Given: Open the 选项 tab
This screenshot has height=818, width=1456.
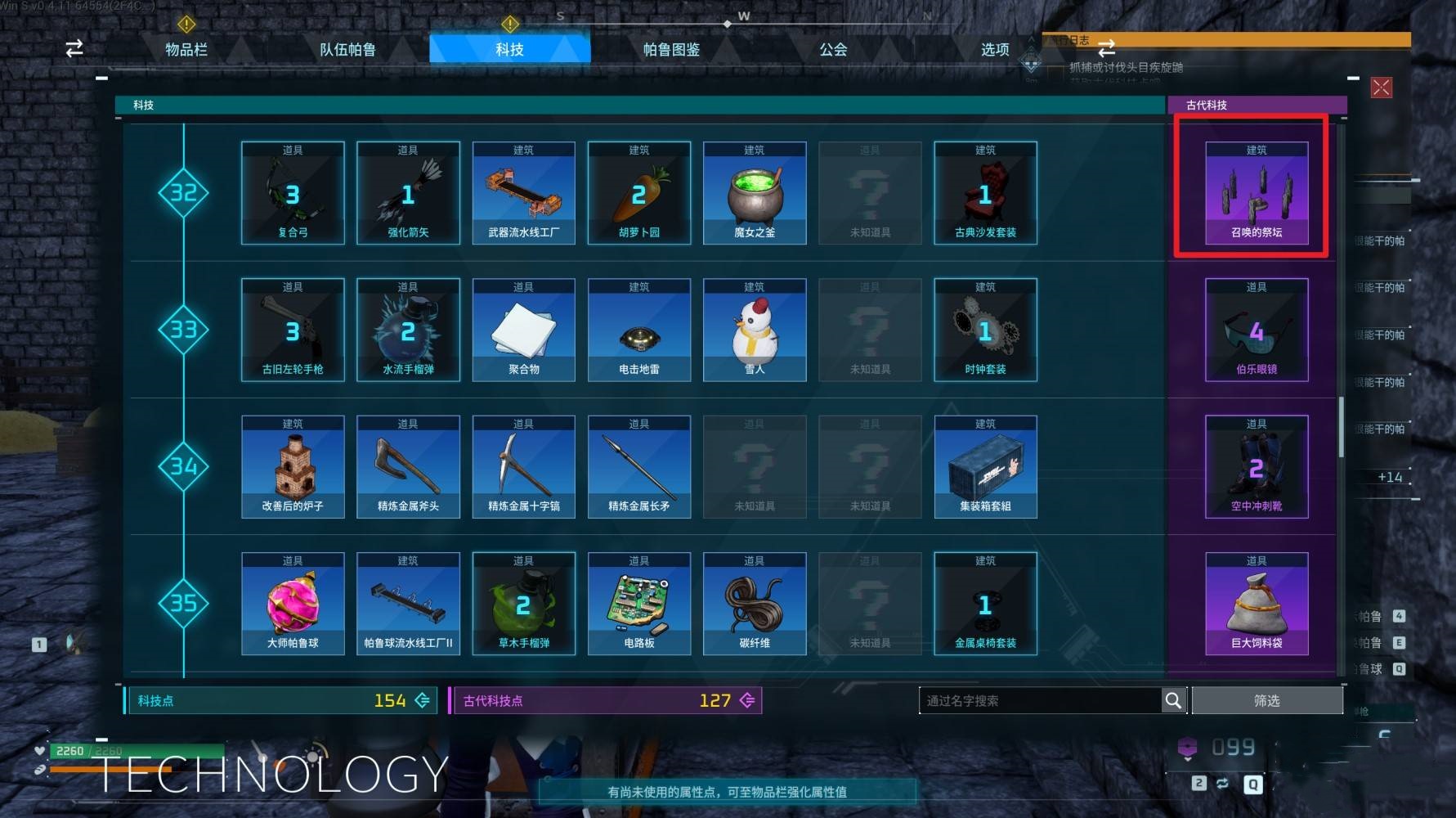Looking at the screenshot, I should (x=994, y=49).
